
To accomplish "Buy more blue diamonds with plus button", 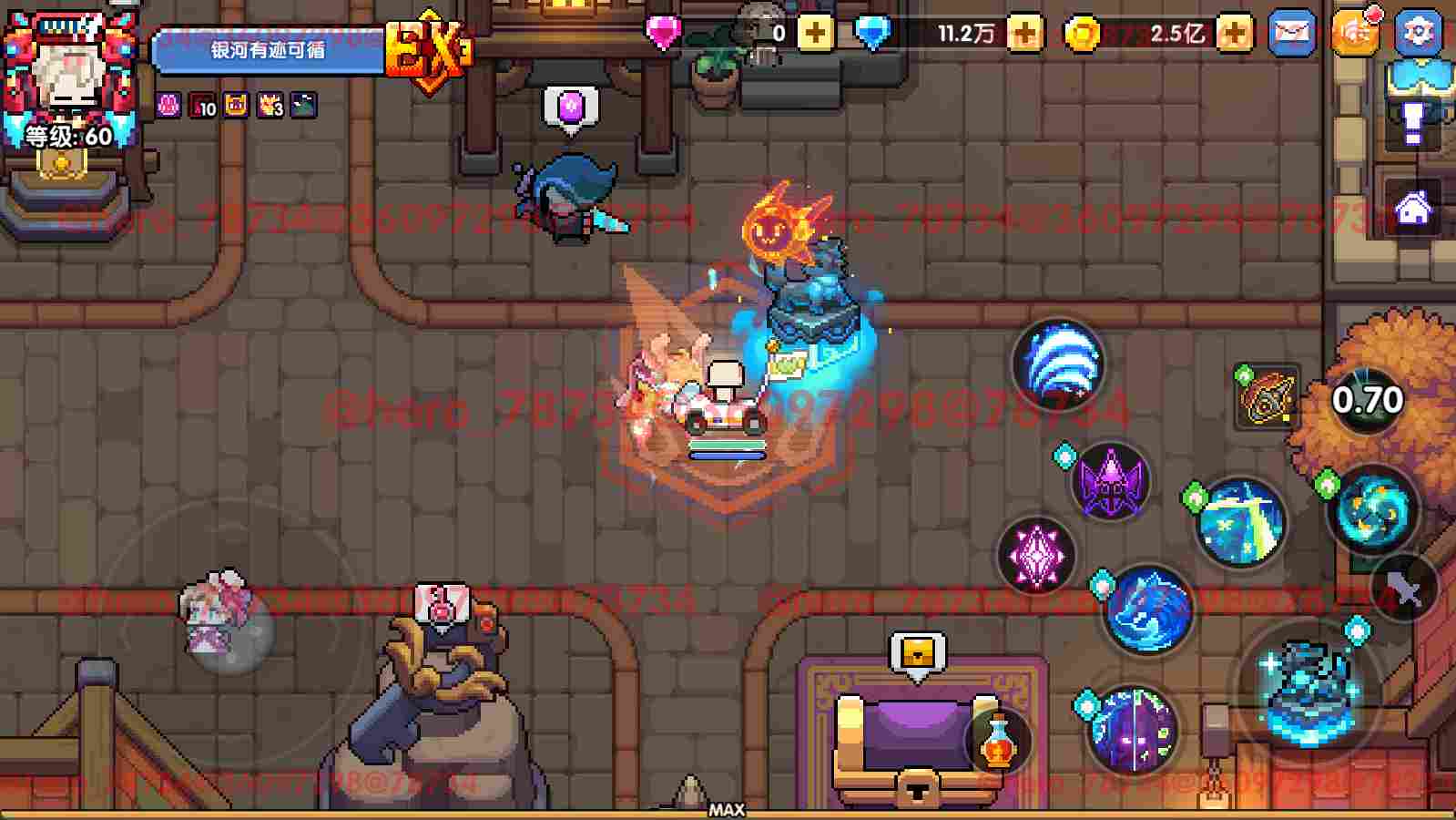I will pyautogui.click(x=1024, y=34).
